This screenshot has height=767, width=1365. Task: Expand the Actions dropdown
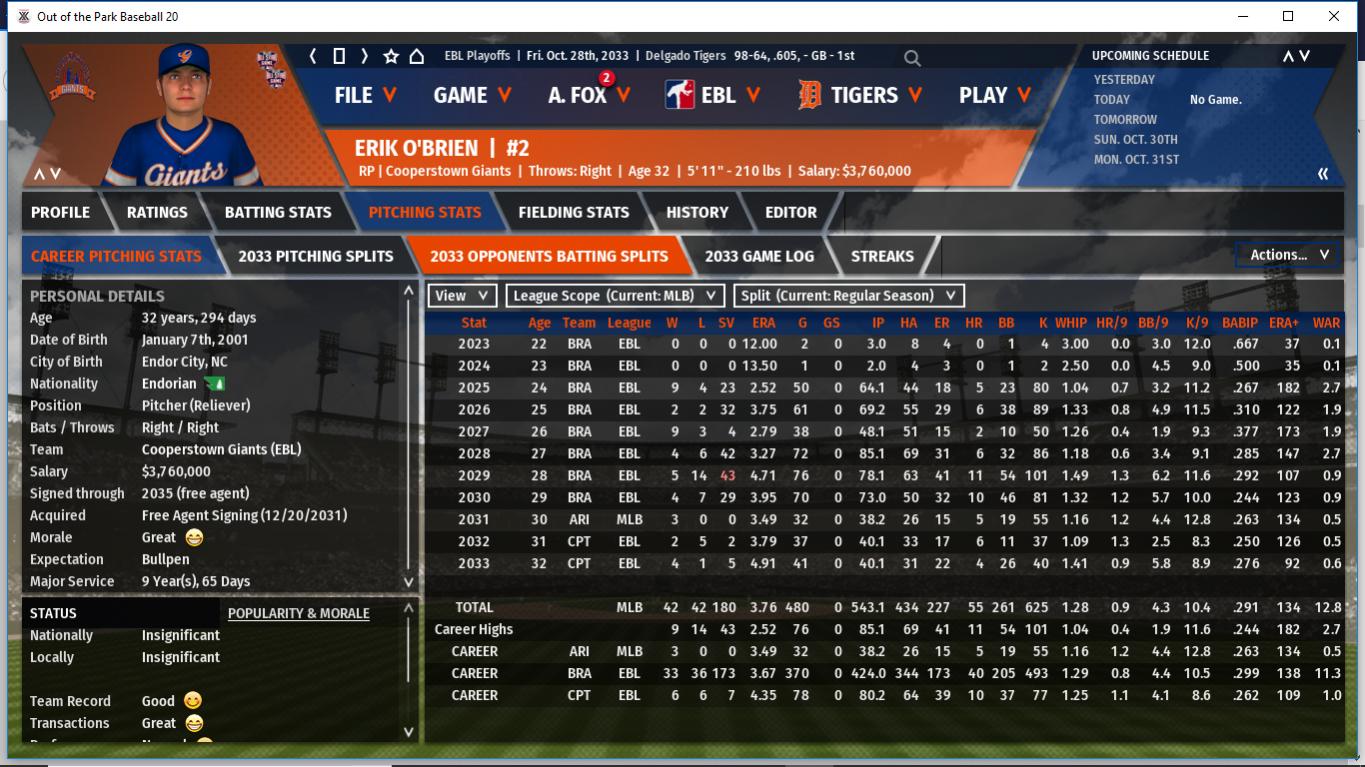click(x=1288, y=255)
